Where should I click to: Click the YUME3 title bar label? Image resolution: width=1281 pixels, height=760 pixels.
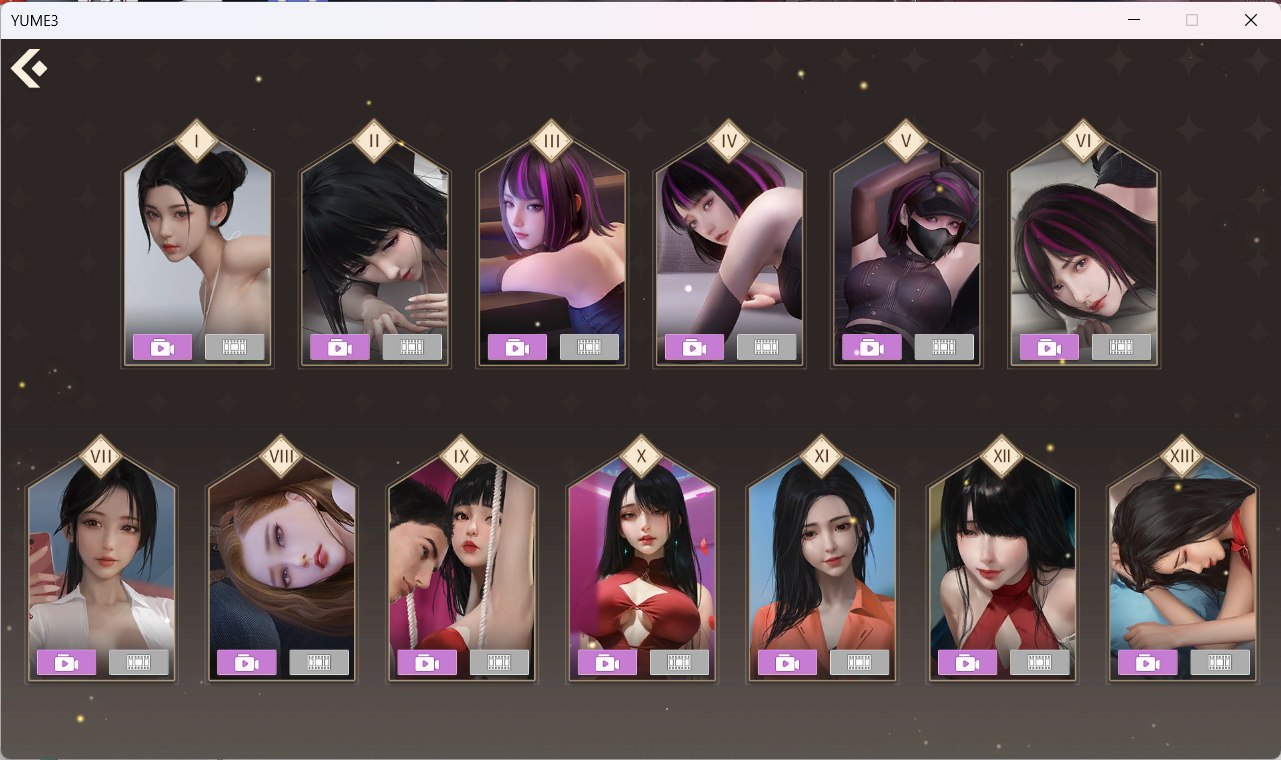click(x=36, y=20)
